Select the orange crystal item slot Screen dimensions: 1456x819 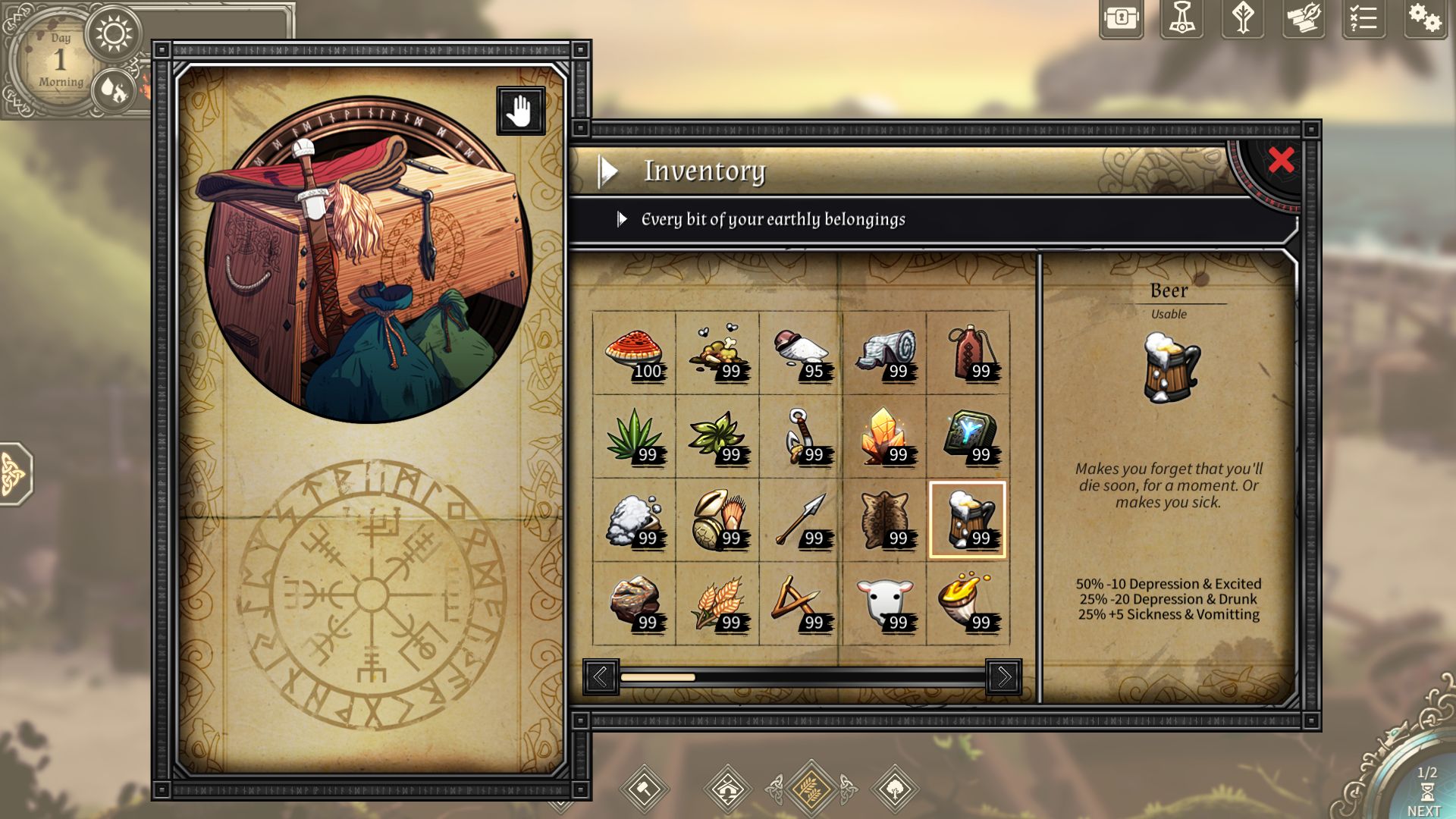tap(884, 436)
